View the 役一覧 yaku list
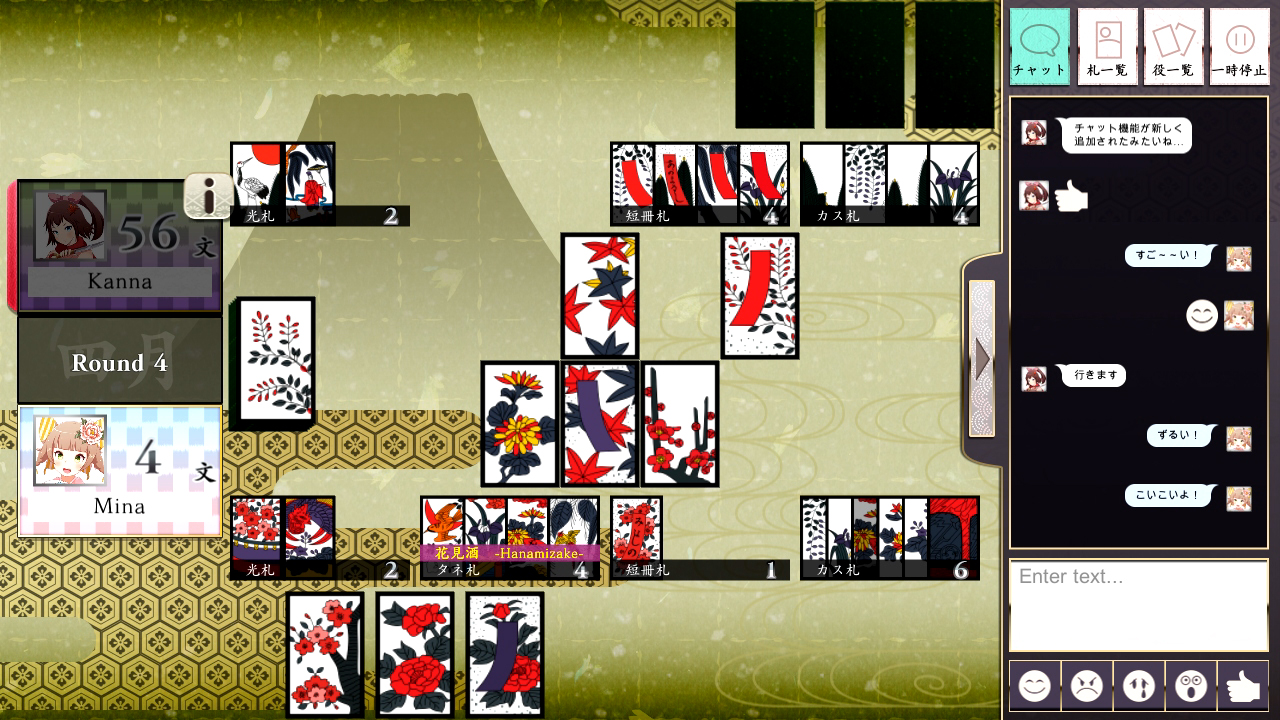The width and height of the screenshot is (1280, 720). (1173, 44)
